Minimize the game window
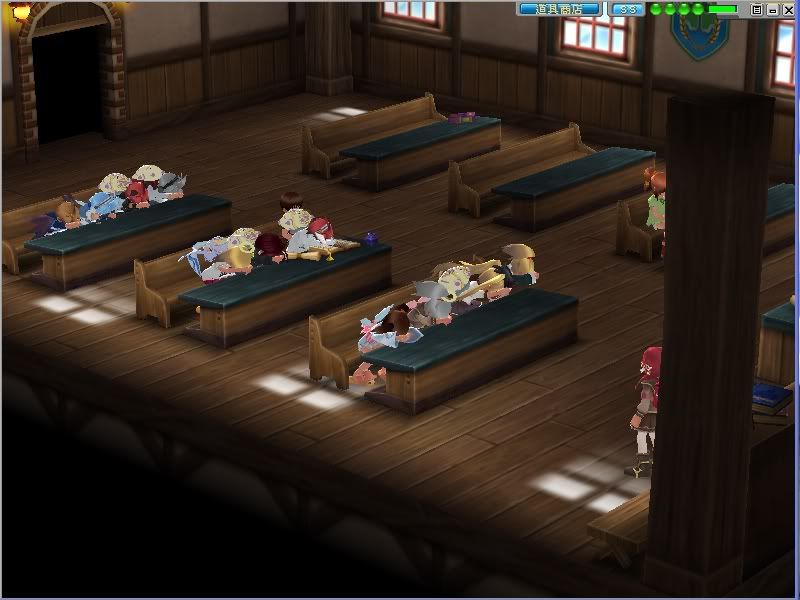Viewport: 800px width, 600px height. 772,9
